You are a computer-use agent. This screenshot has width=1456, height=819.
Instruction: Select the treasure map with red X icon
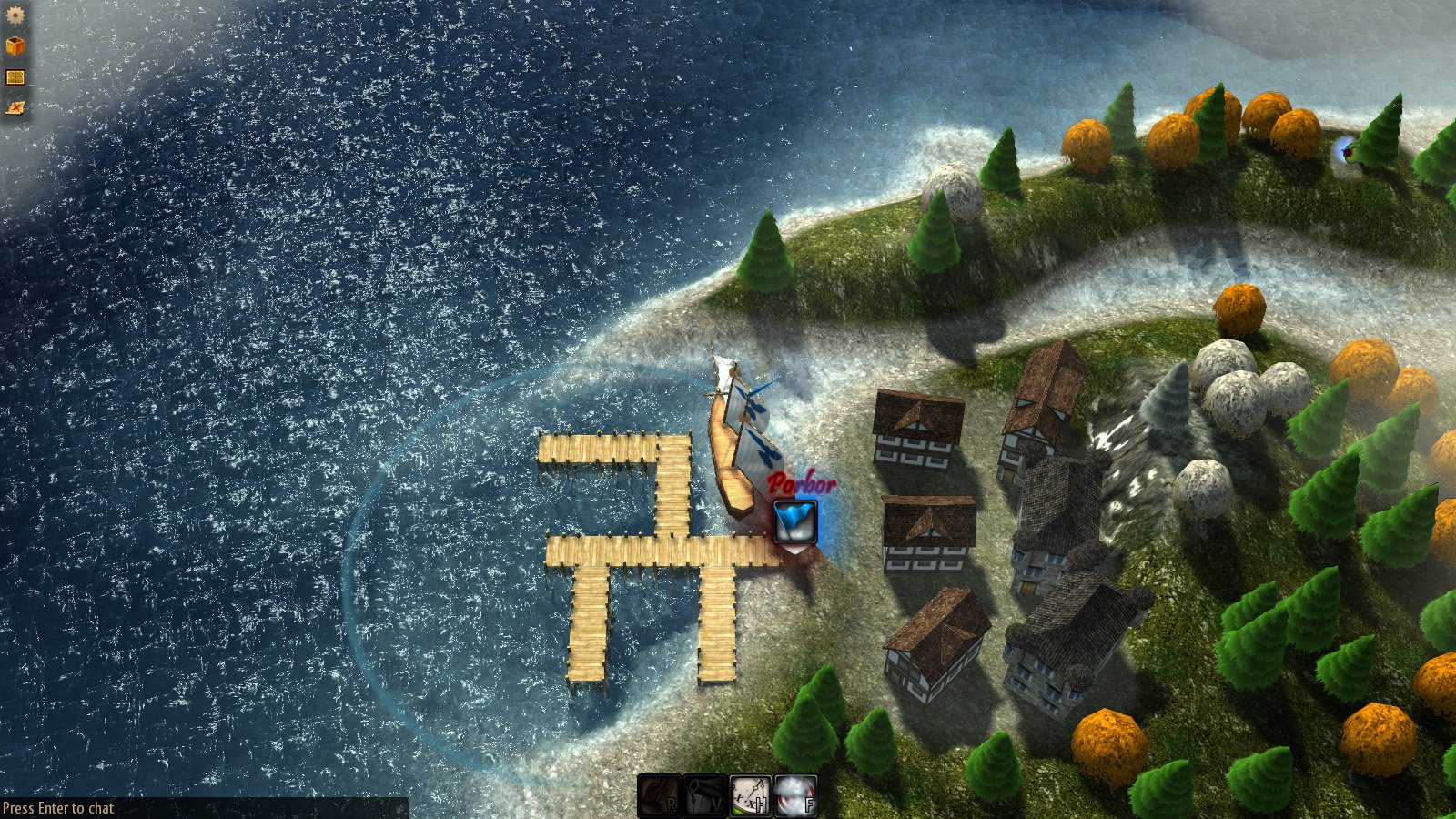point(14,107)
